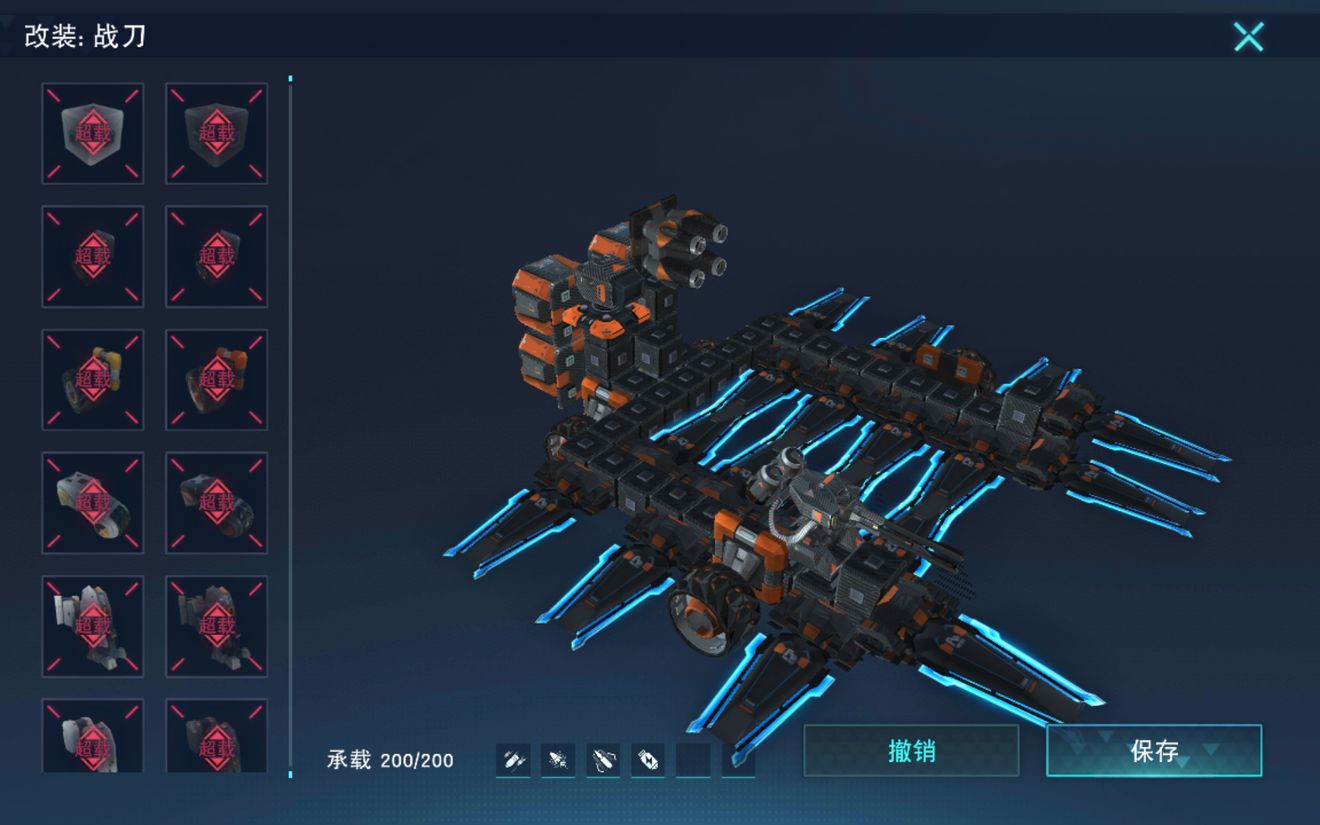Click the battery lightning bolt icon
1320x825 pixels.
point(648,761)
